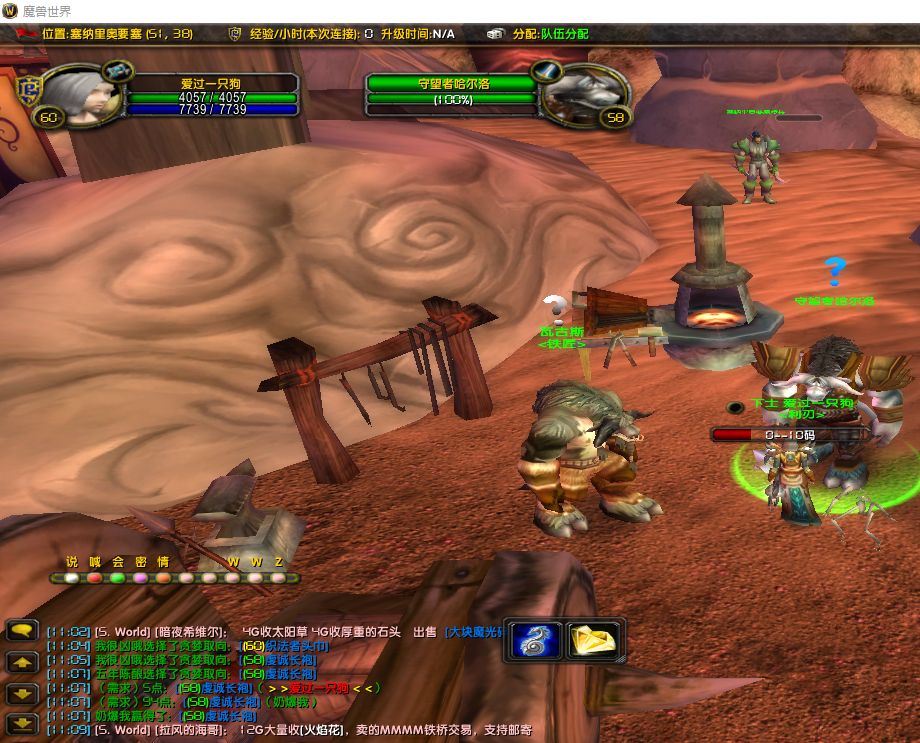Viewport: 920px width, 743px height.
Task: Pick the 密 whisper channel button
Action: [141, 577]
